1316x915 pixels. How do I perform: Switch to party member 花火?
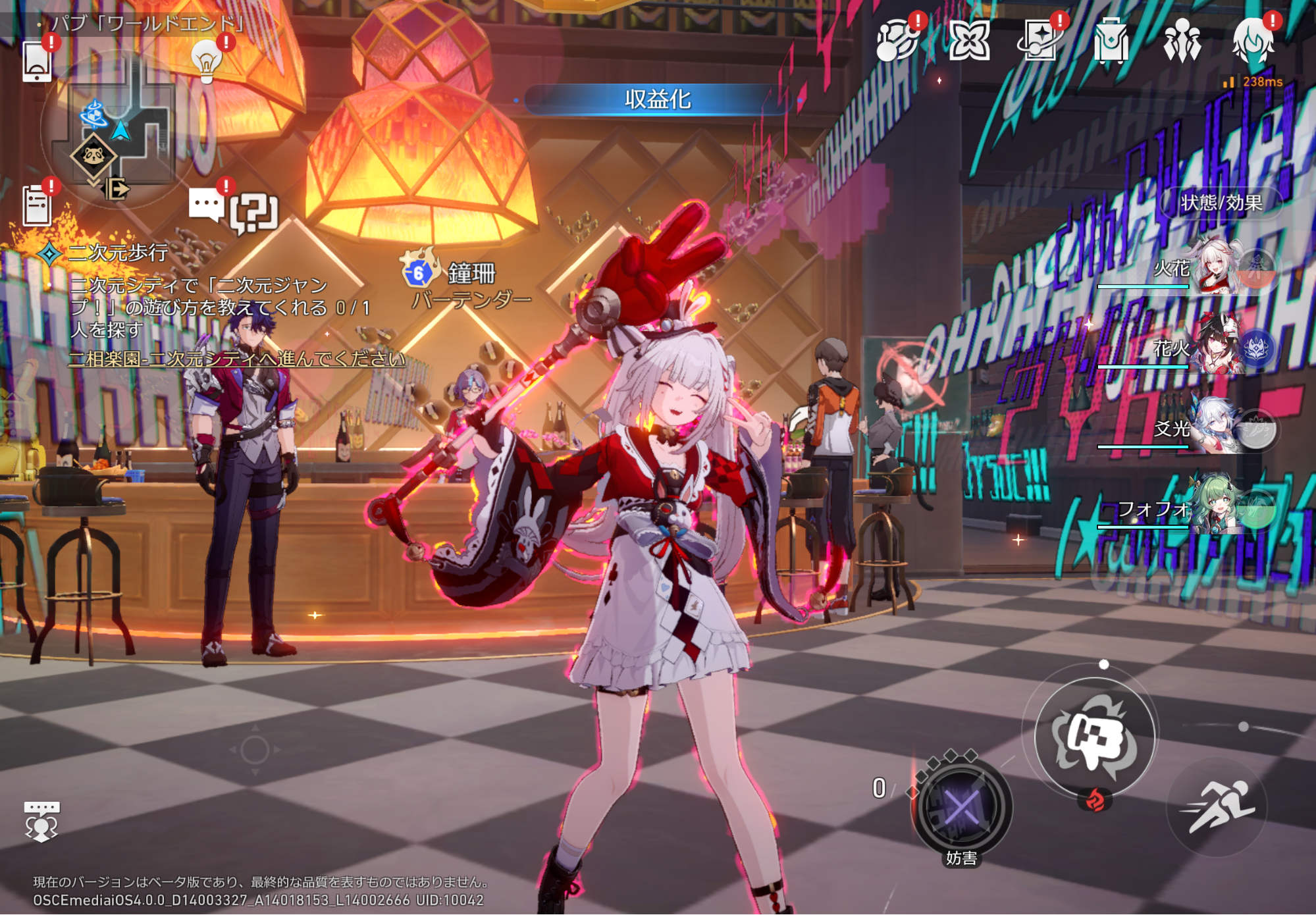point(1218,348)
